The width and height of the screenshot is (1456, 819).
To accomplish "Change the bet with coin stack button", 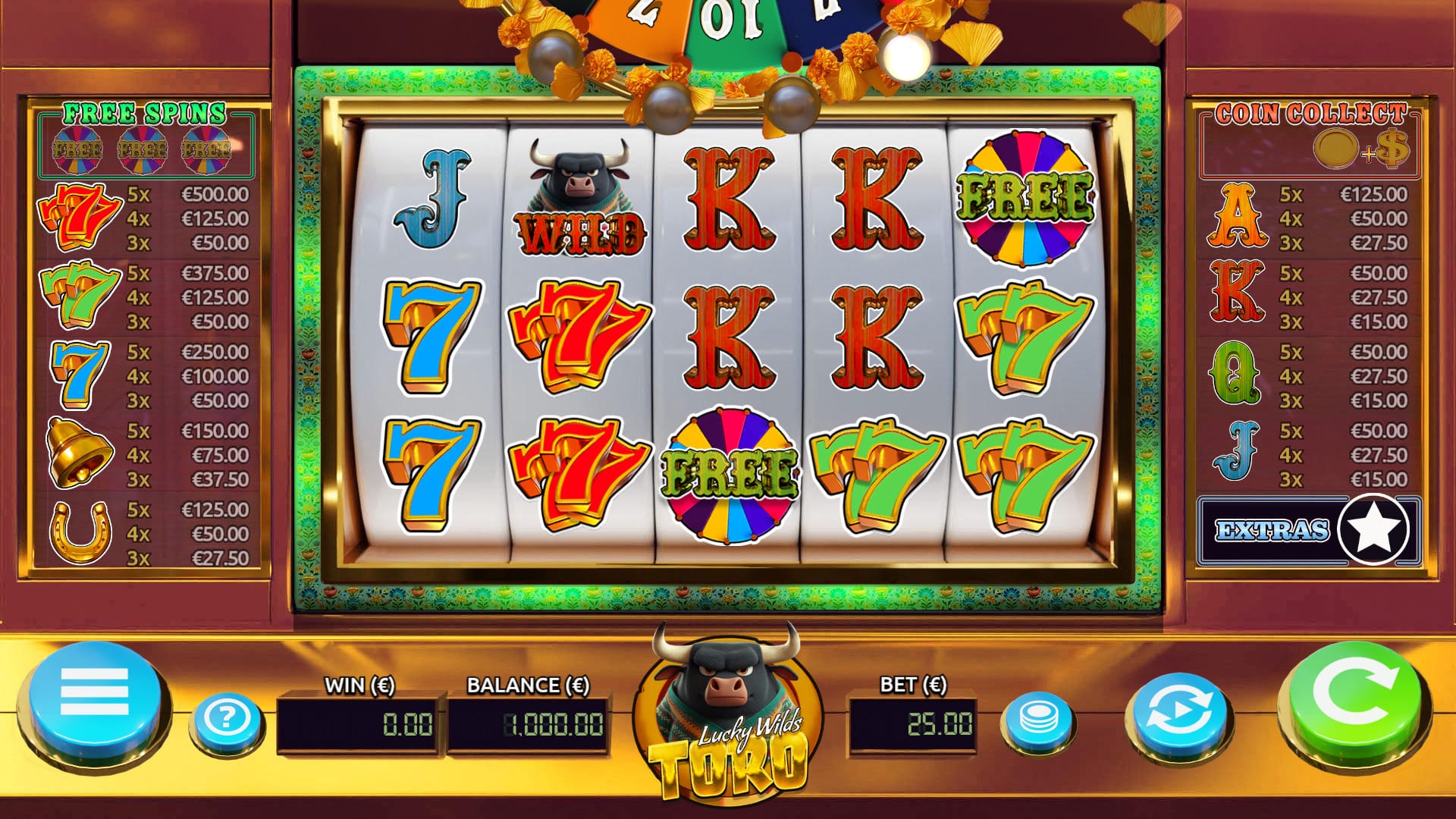I will [1038, 717].
